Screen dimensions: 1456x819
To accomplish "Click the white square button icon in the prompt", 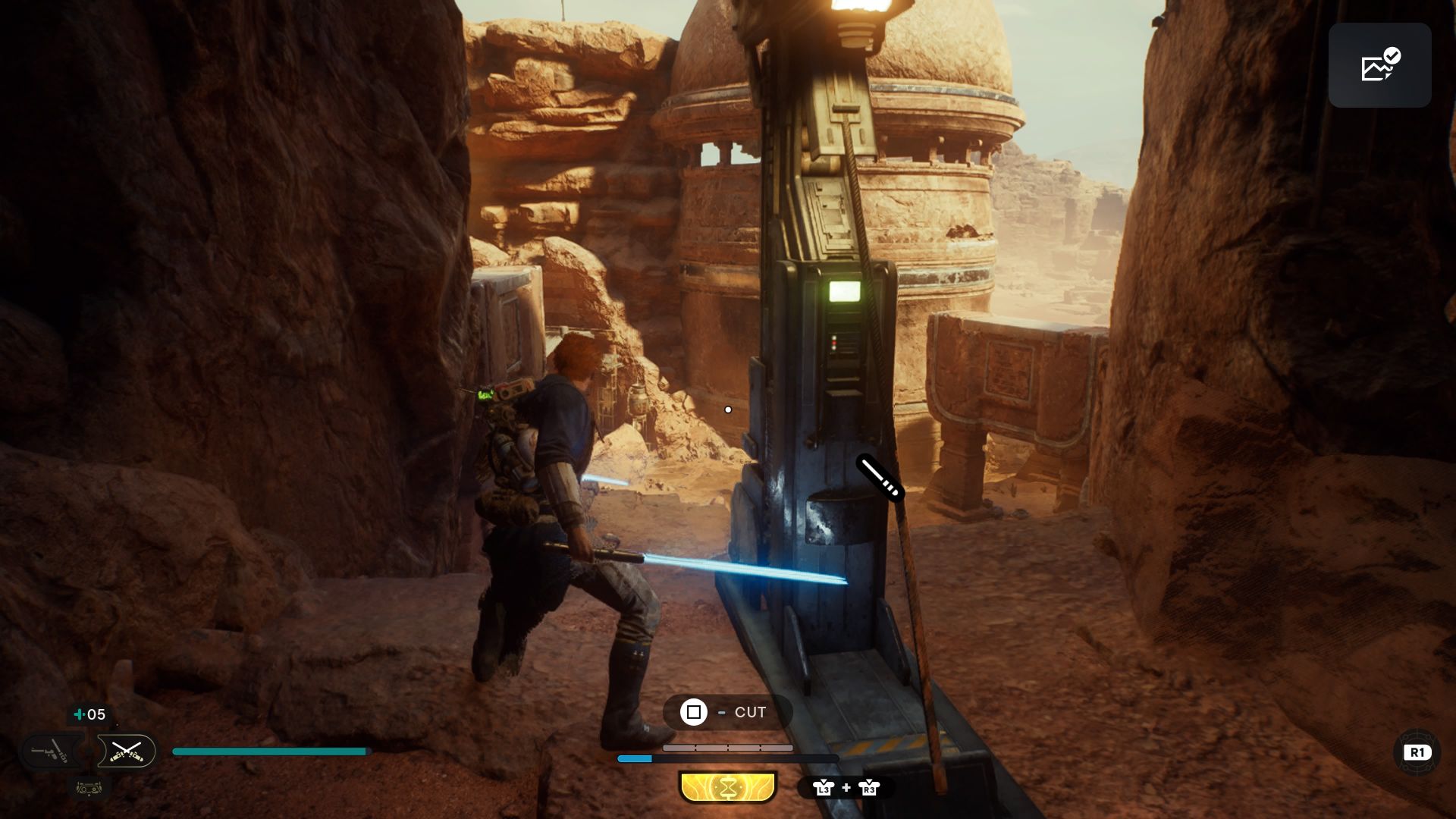I will click(694, 712).
